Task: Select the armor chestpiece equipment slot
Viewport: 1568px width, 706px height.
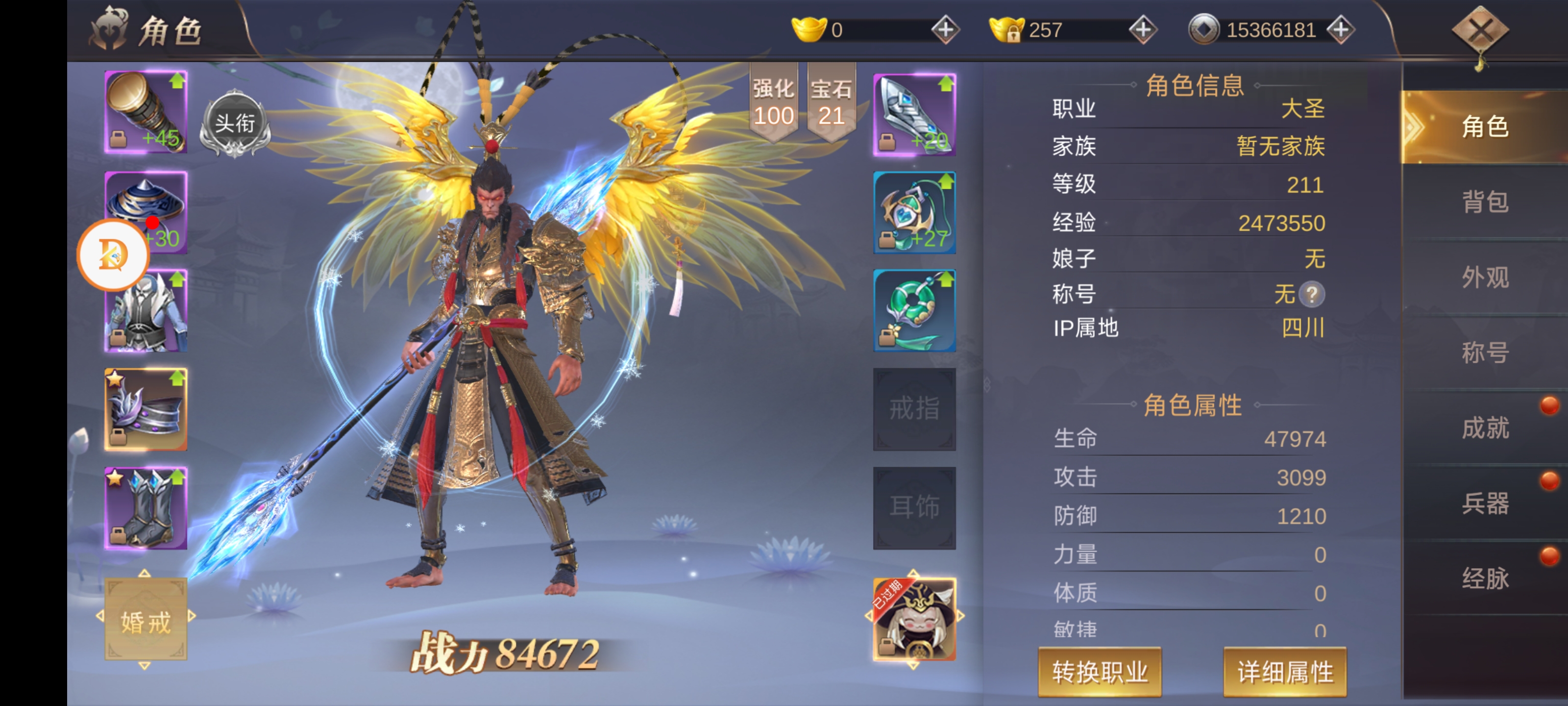Action: coord(146,311)
